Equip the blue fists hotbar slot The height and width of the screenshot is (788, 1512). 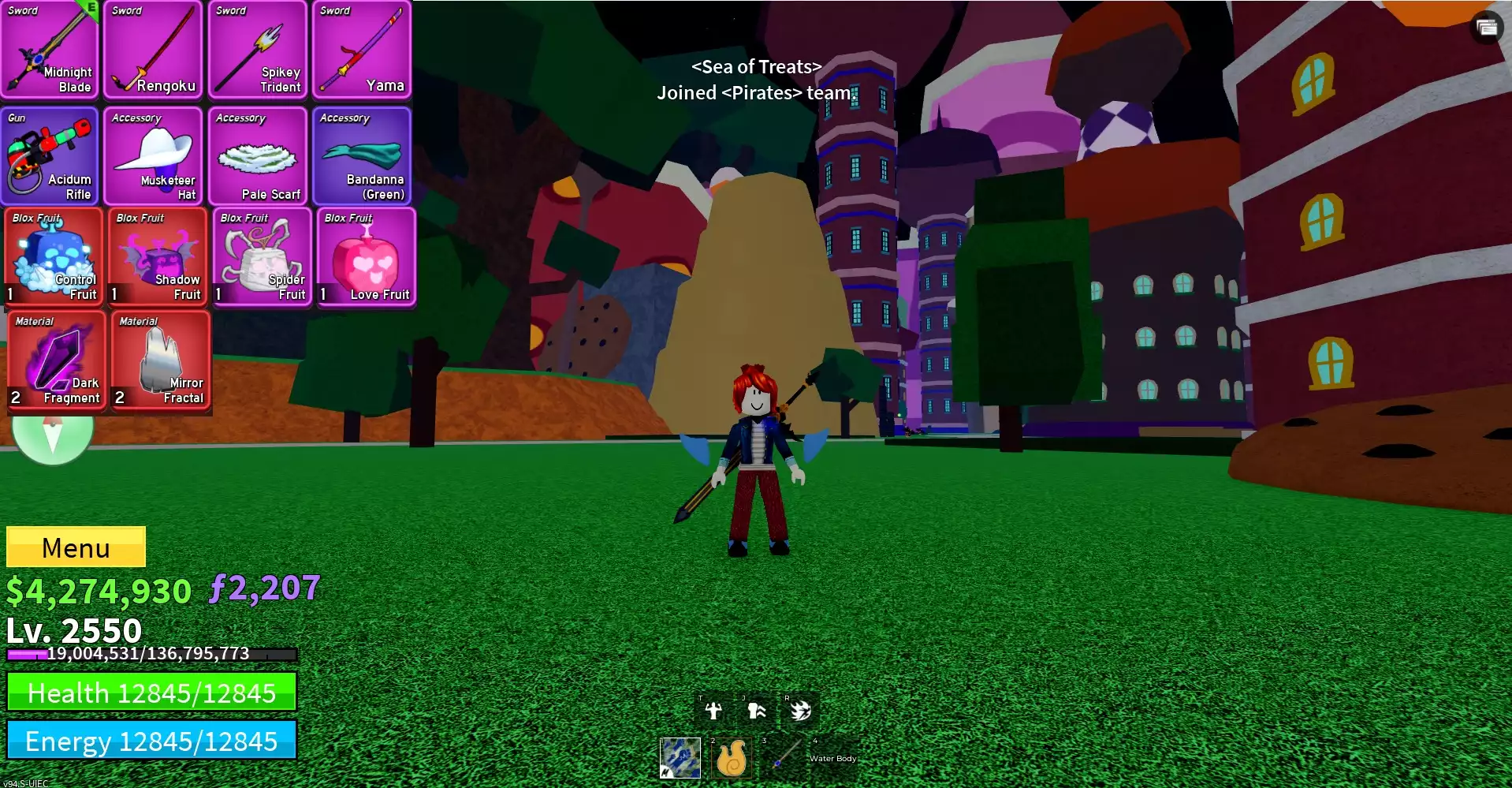click(680, 758)
